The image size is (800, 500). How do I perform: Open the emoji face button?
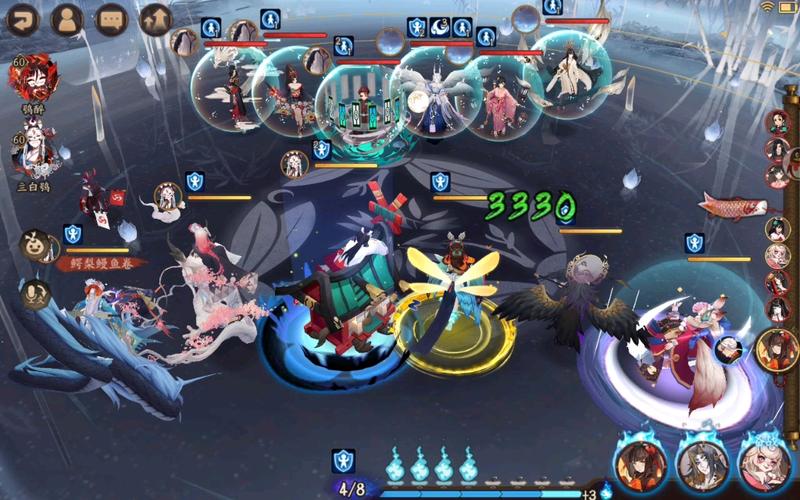[x=36, y=246]
